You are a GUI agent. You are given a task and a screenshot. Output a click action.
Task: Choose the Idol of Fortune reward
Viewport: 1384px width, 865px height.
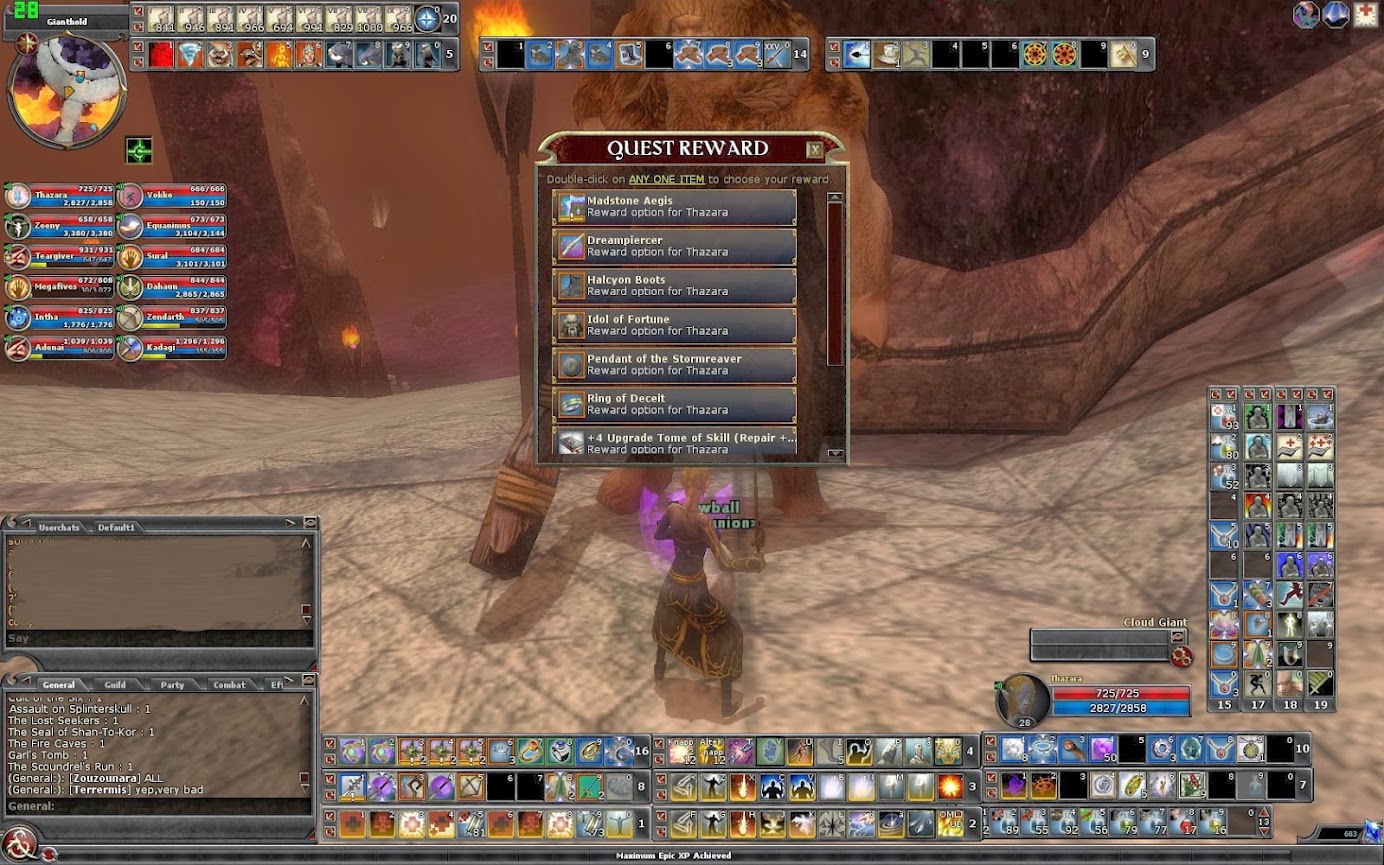(674, 325)
